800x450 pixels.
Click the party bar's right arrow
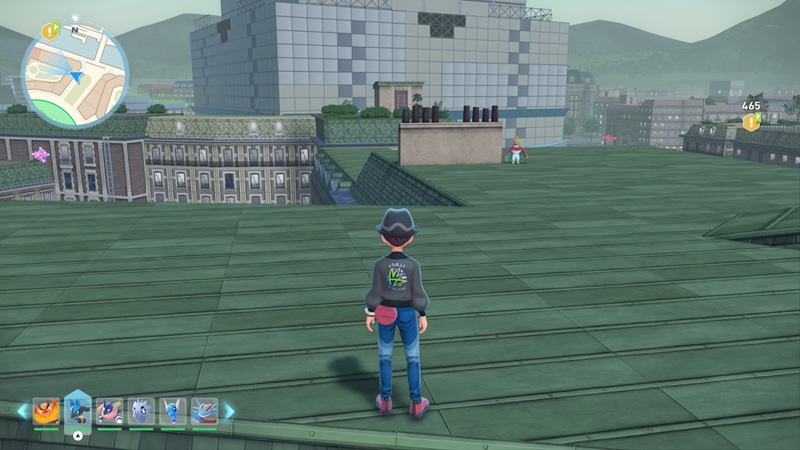pos(229,411)
